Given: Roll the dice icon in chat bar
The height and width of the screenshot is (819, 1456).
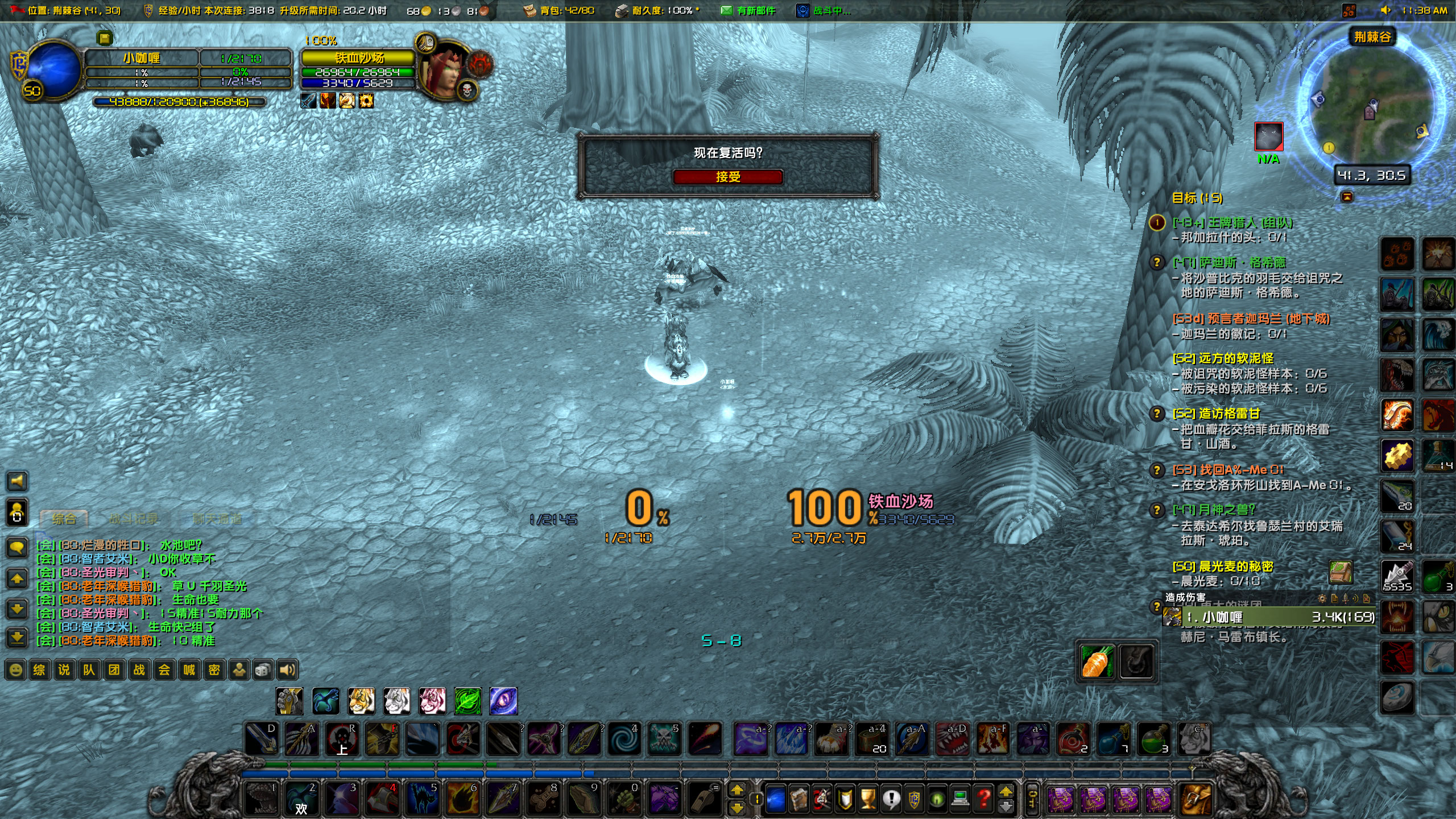Looking at the screenshot, I should pos(262,670).
